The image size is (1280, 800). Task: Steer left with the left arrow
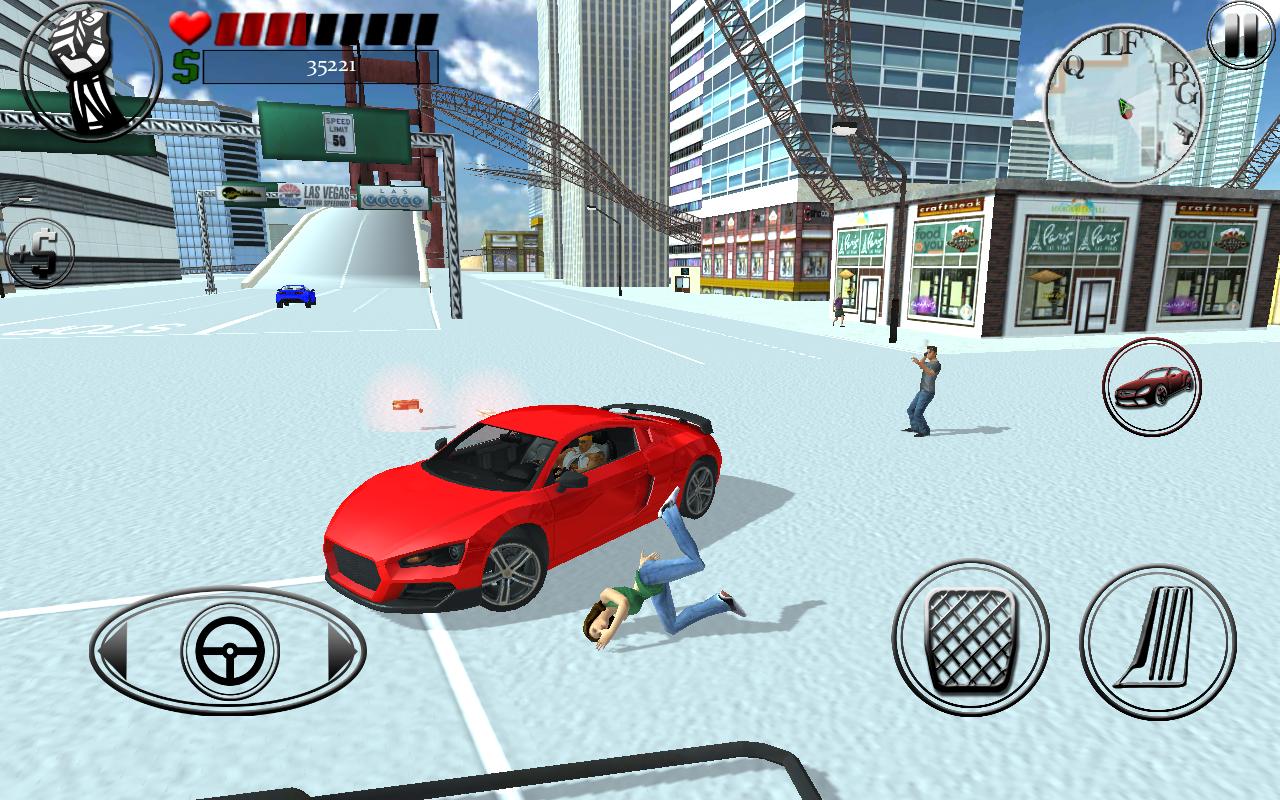[114, 652]
